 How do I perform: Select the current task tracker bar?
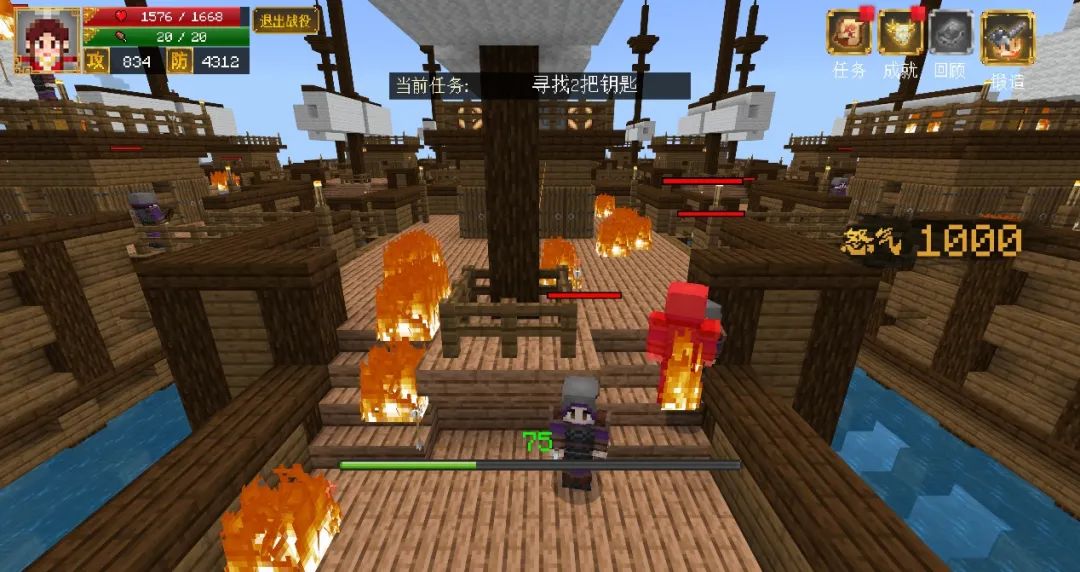(539, 85)
